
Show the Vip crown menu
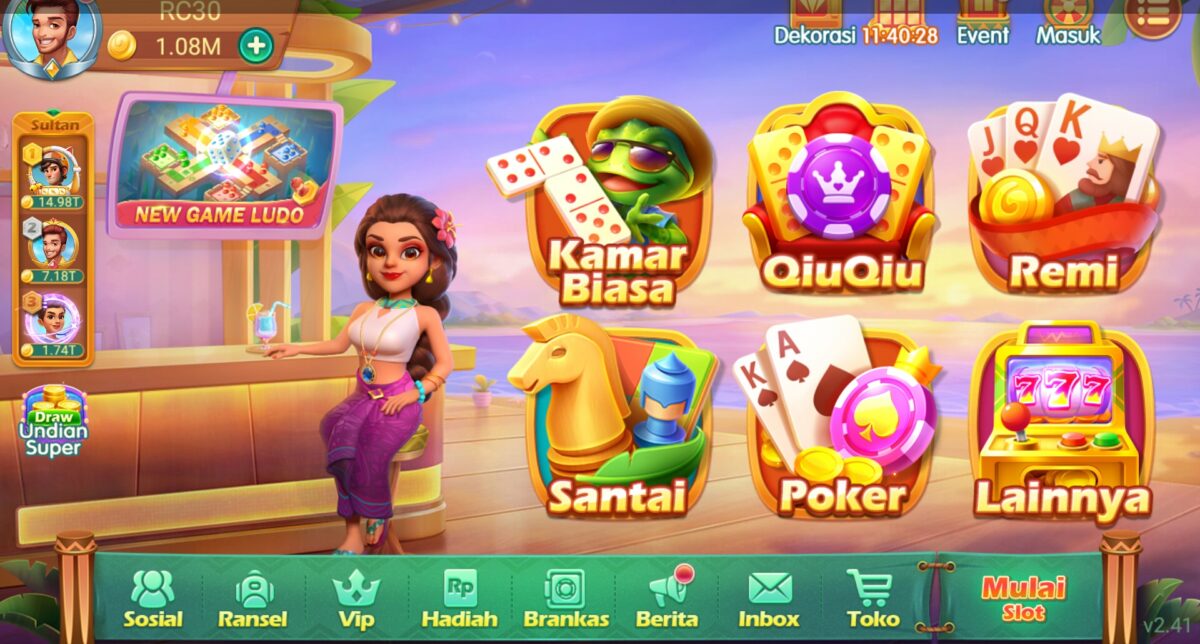355,599
